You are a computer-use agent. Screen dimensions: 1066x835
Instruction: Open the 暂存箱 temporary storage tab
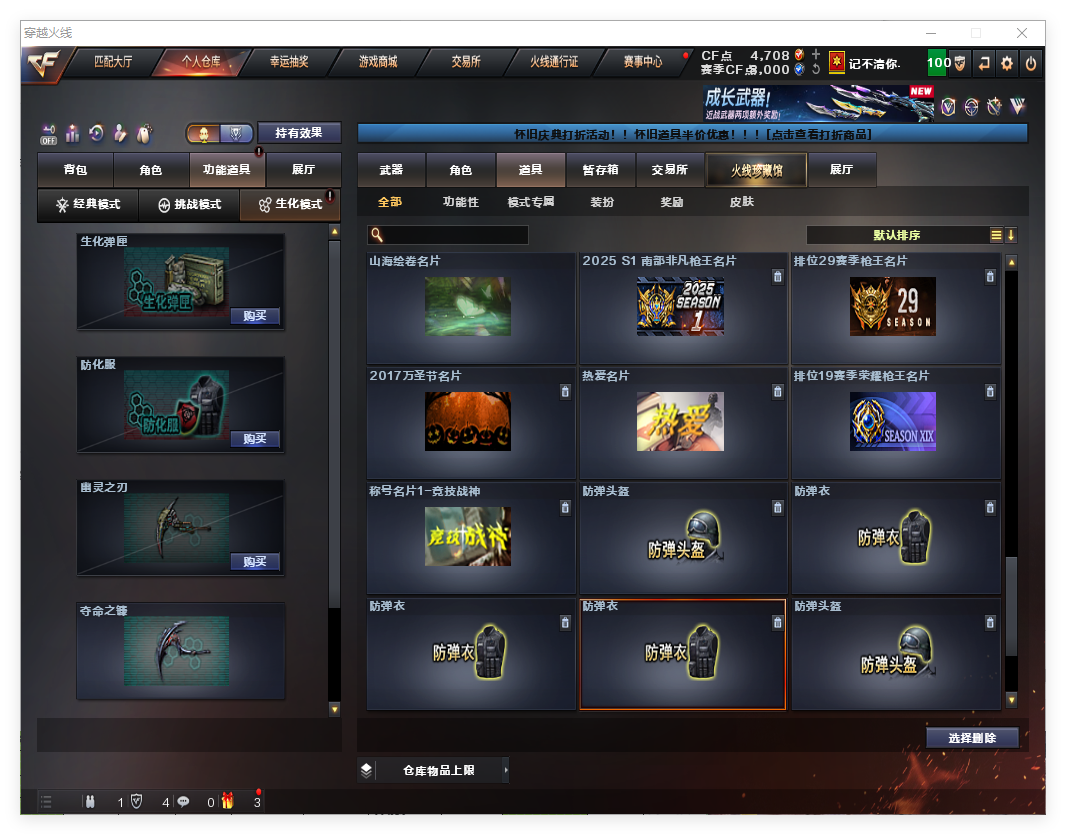click(x=600, y=170)
